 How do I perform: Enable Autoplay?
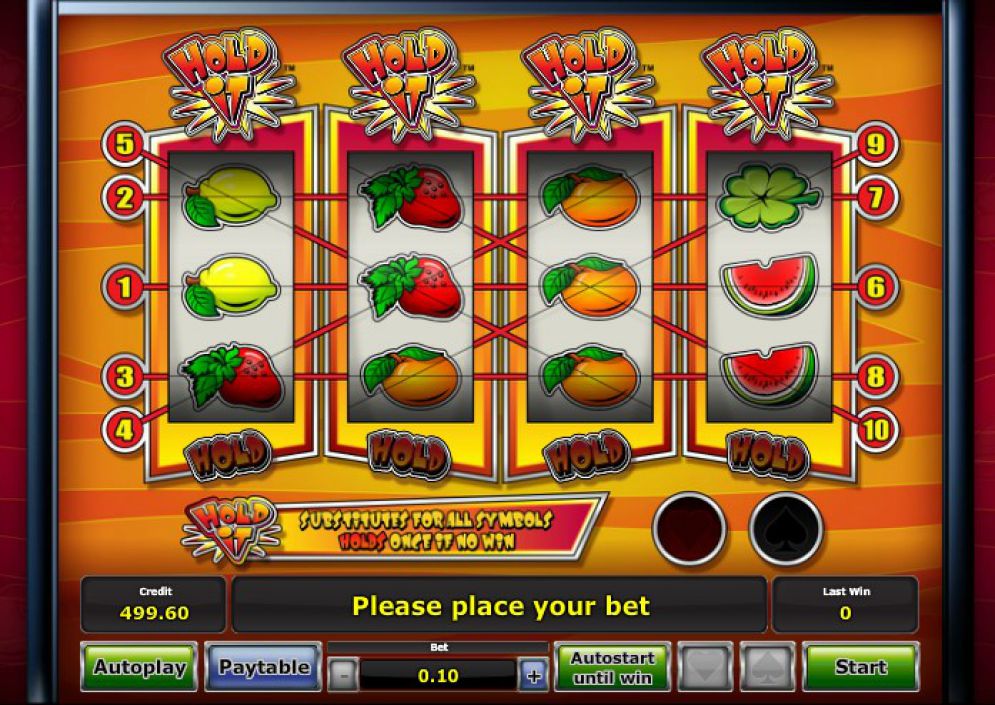pos(139,667)
